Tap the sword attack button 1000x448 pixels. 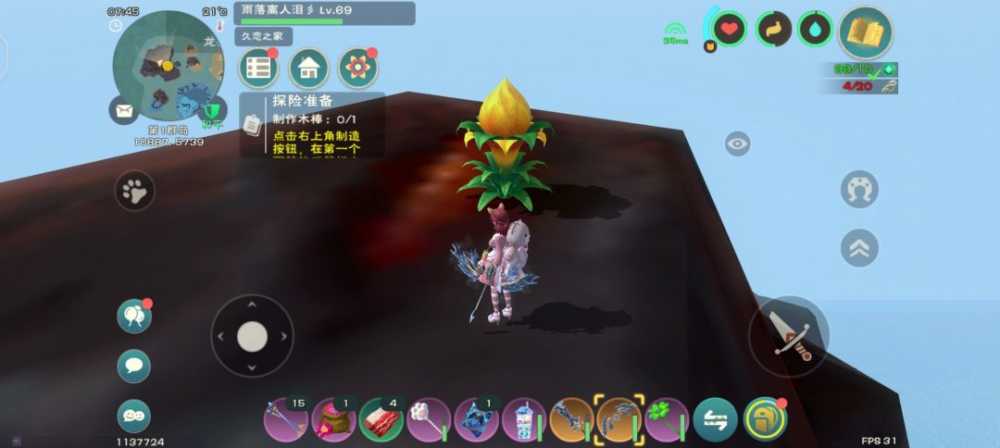[788, 336]
